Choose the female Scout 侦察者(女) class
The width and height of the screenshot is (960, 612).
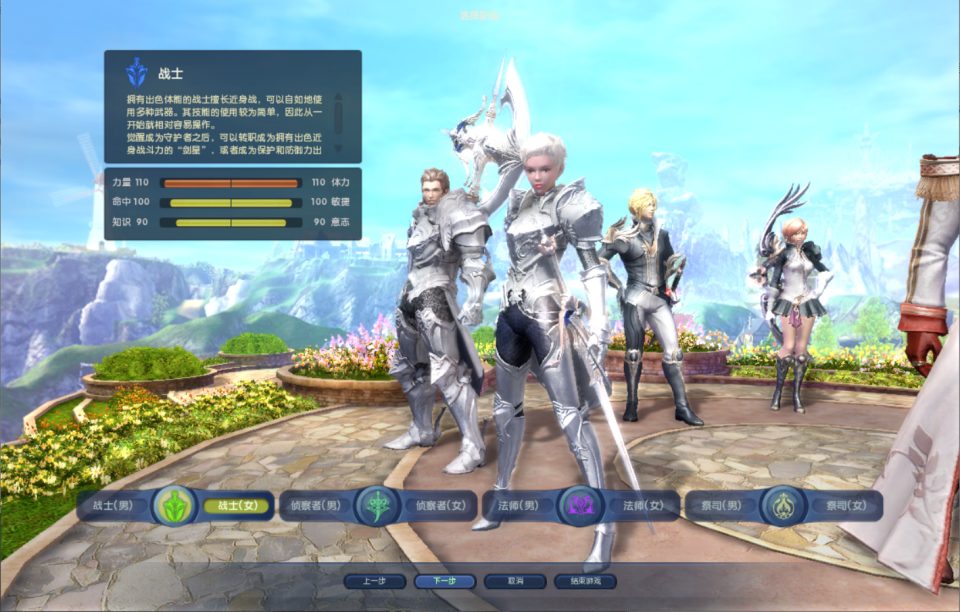point(440,506)
